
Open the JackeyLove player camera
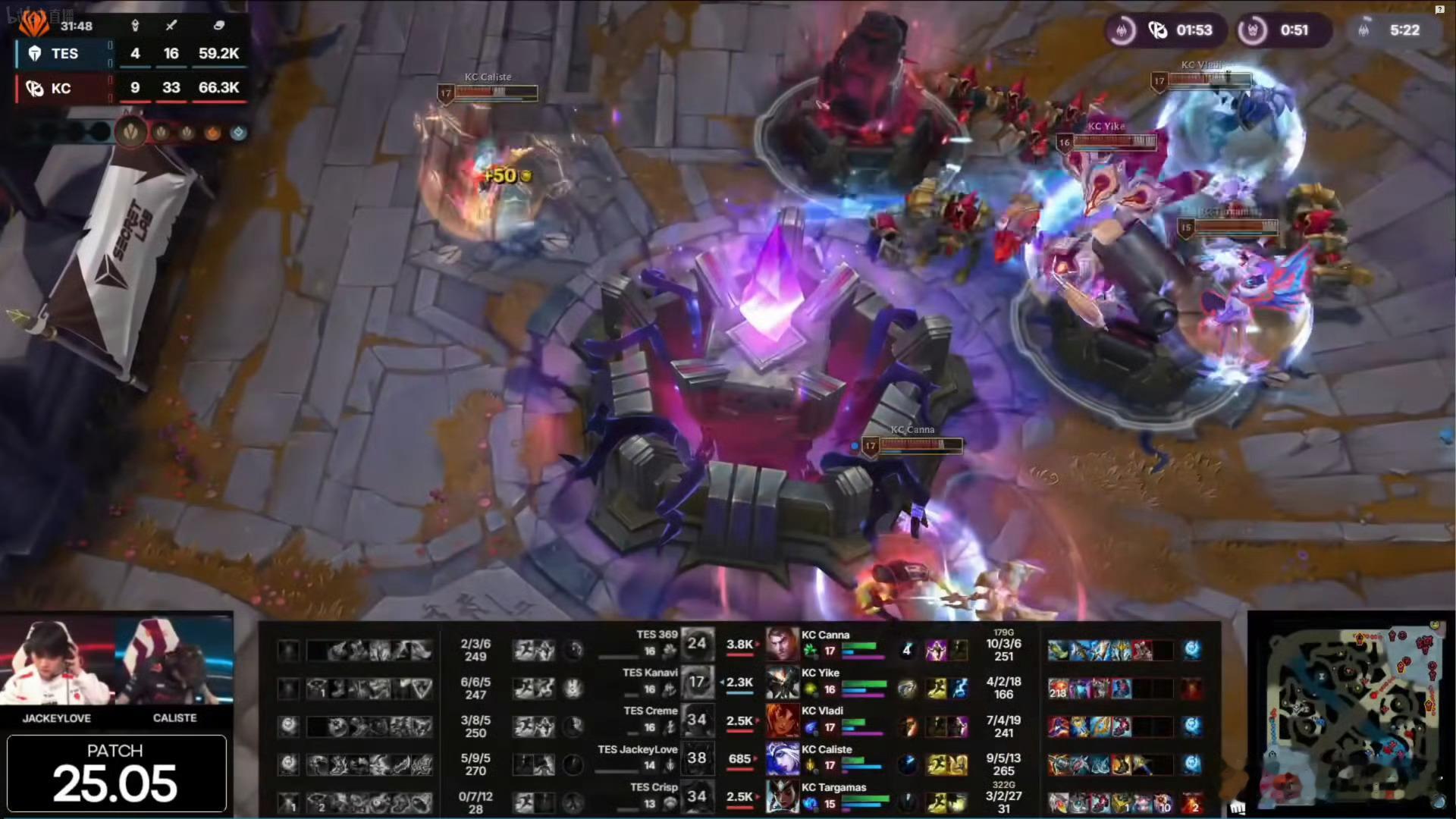(57, 661)
